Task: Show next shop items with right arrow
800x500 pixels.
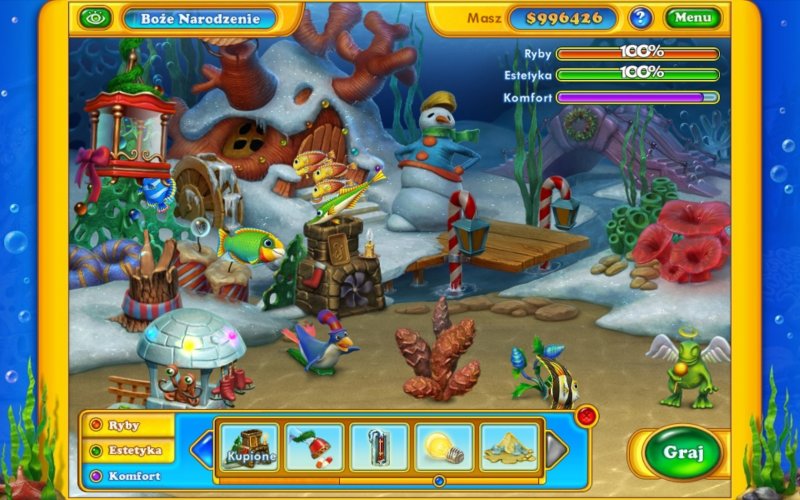Action: pos(556,448)
